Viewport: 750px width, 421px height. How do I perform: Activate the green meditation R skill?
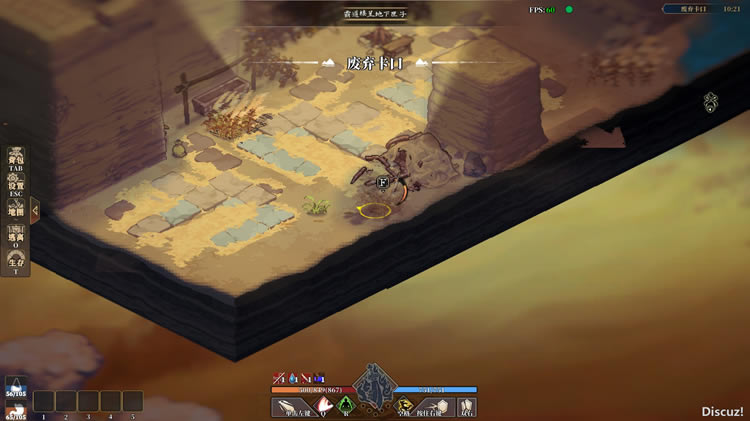click(347, 406)
